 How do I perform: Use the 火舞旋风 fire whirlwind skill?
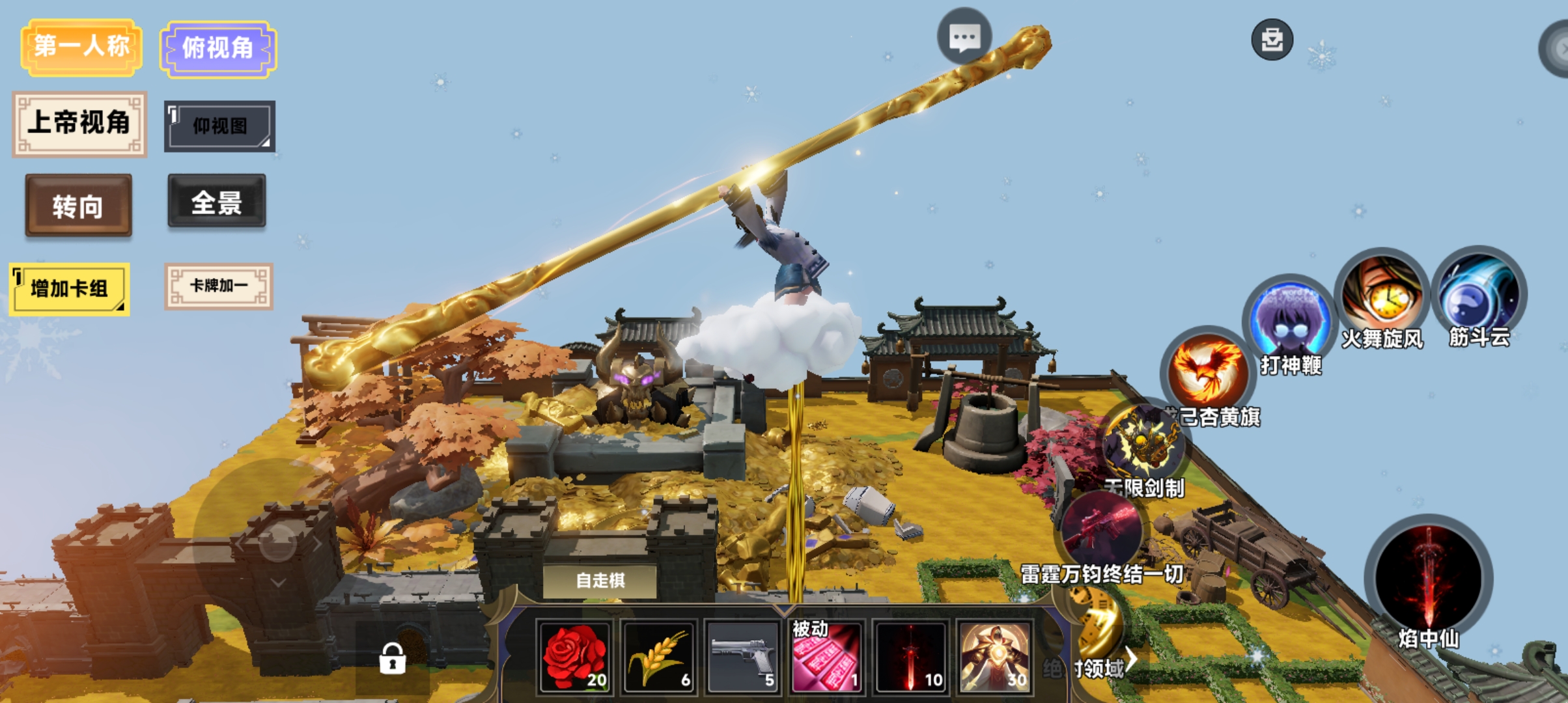tap(1382, 295)
